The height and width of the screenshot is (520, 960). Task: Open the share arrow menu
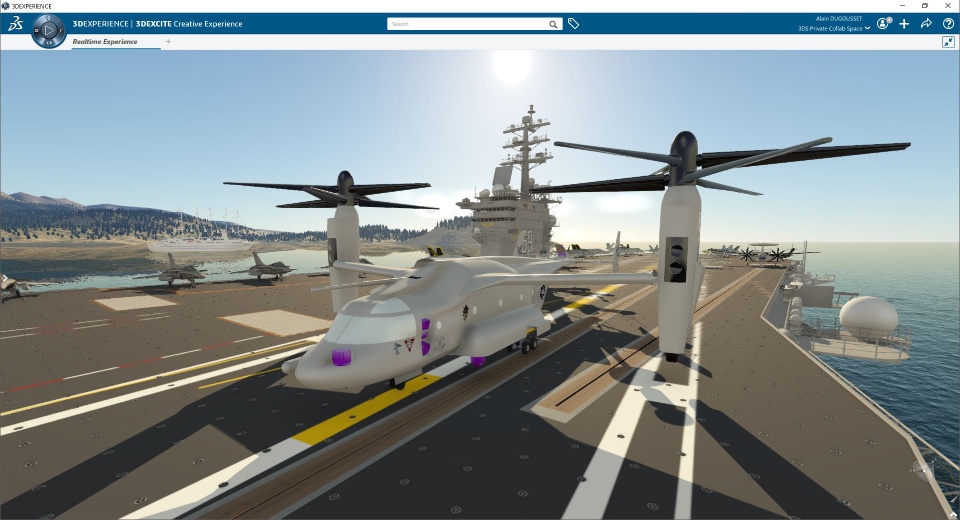pos(926,23)
